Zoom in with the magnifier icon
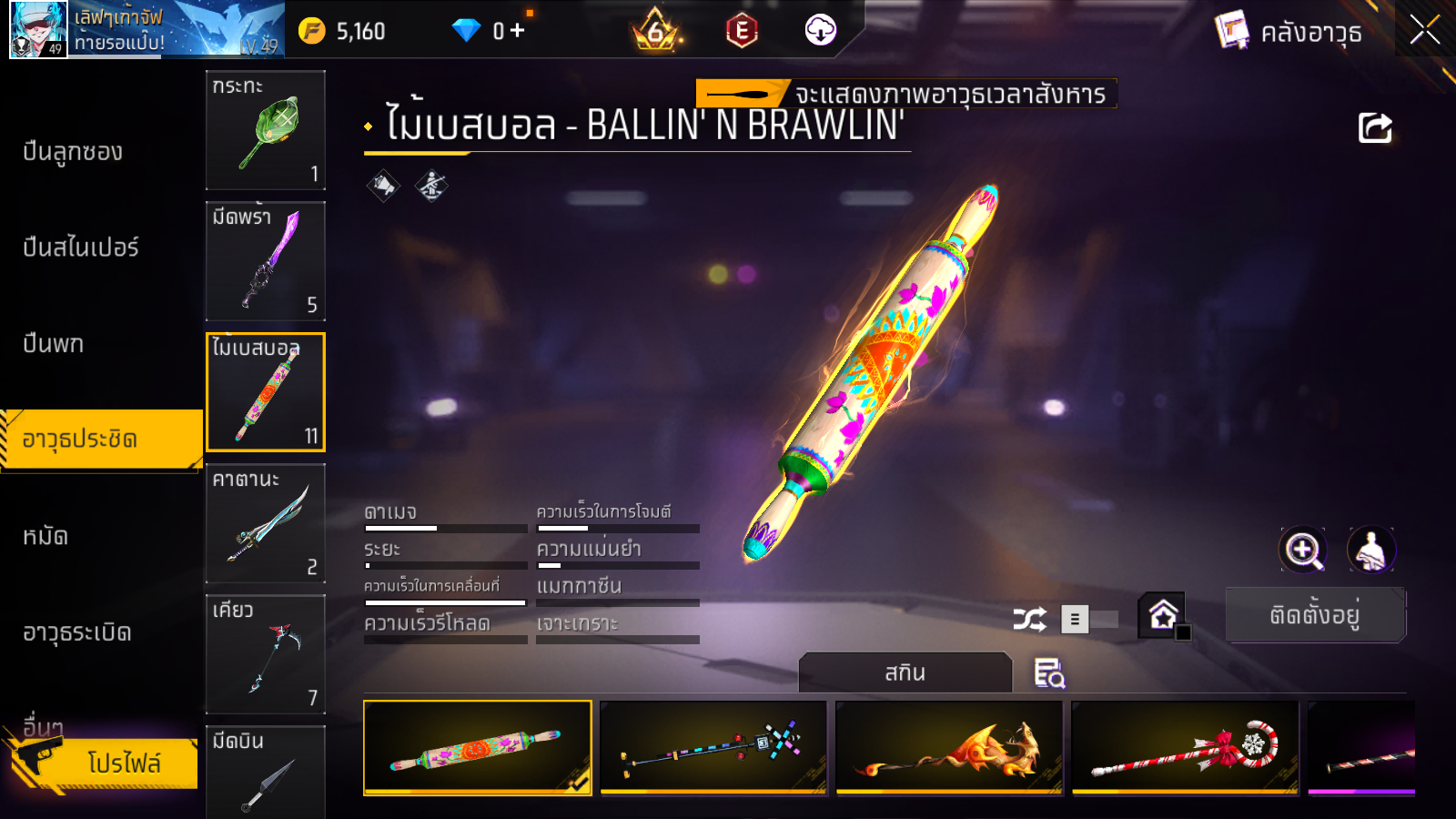1456x819 pixels. 1303,550
